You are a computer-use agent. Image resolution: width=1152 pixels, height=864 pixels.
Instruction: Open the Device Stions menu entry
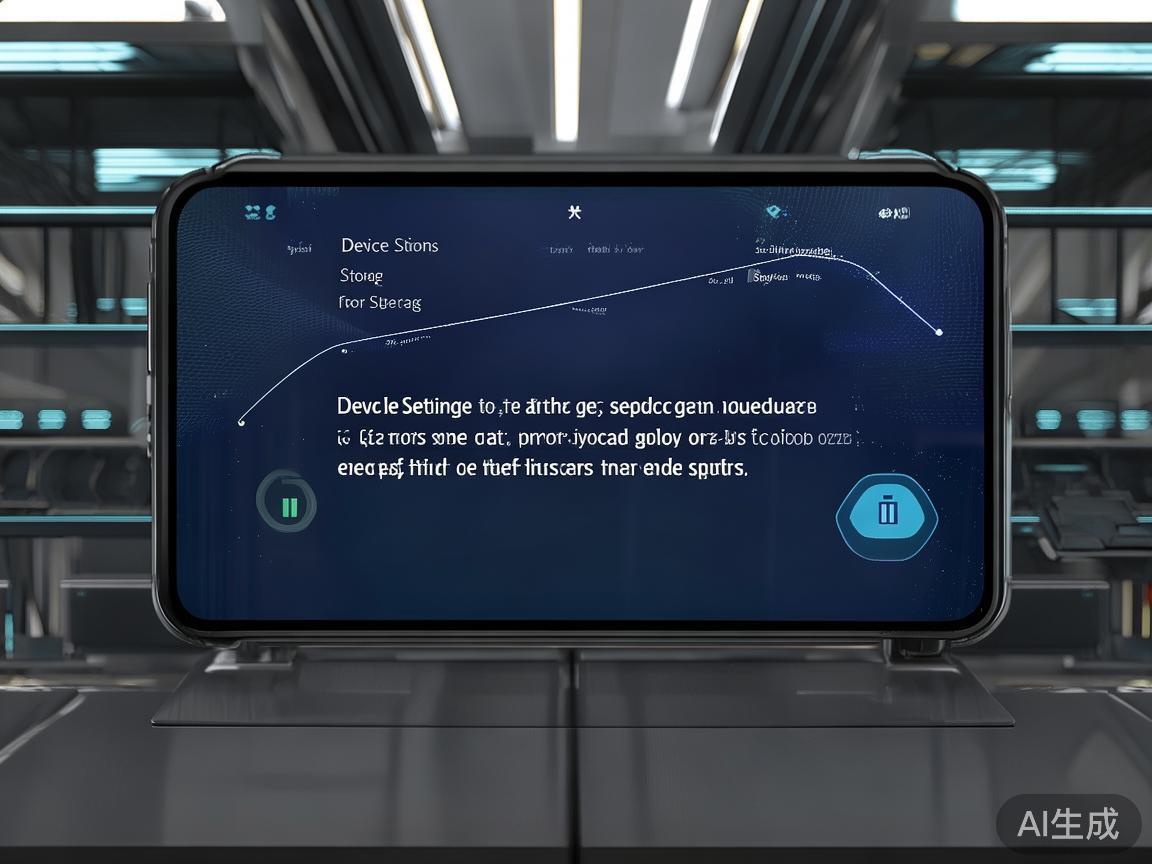pos(389,246)
